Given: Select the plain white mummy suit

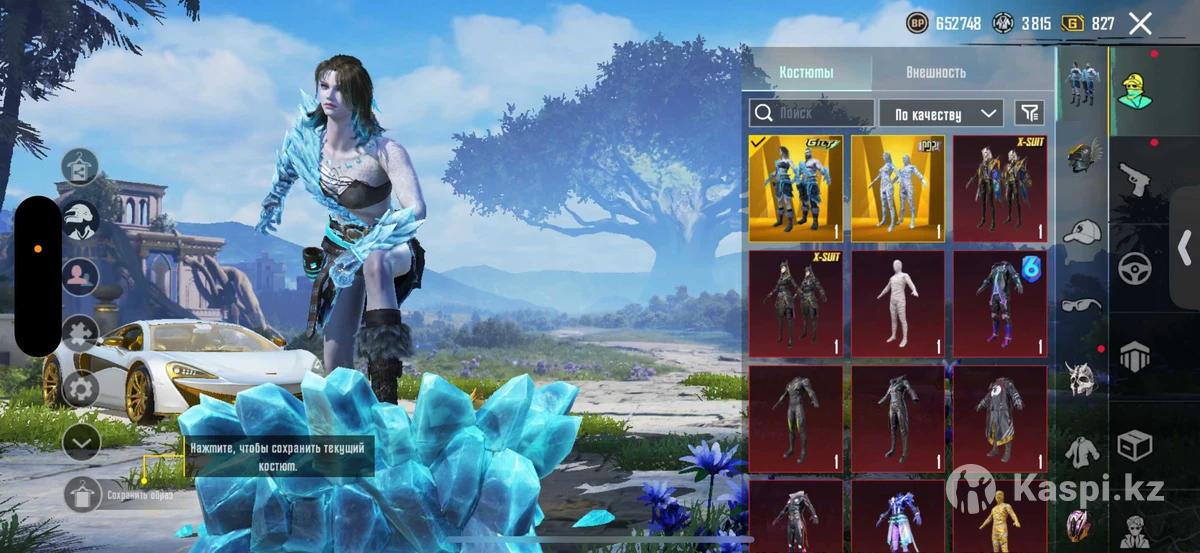Looking at the screenshot, I should click(x=898, y=303).
